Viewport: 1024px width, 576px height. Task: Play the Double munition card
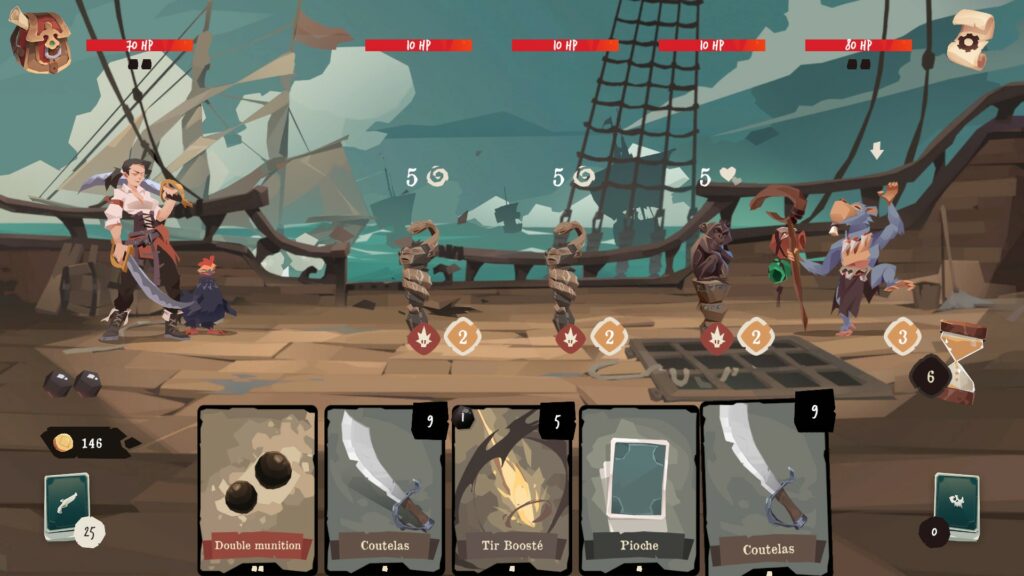click(x=257, y=489)
